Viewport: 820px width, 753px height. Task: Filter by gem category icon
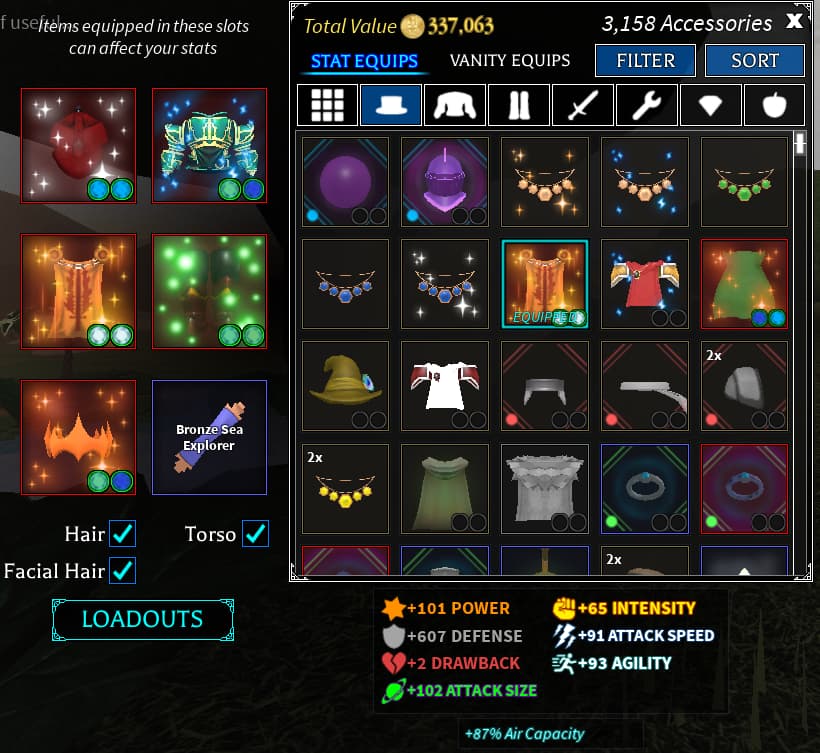[711, 104]
